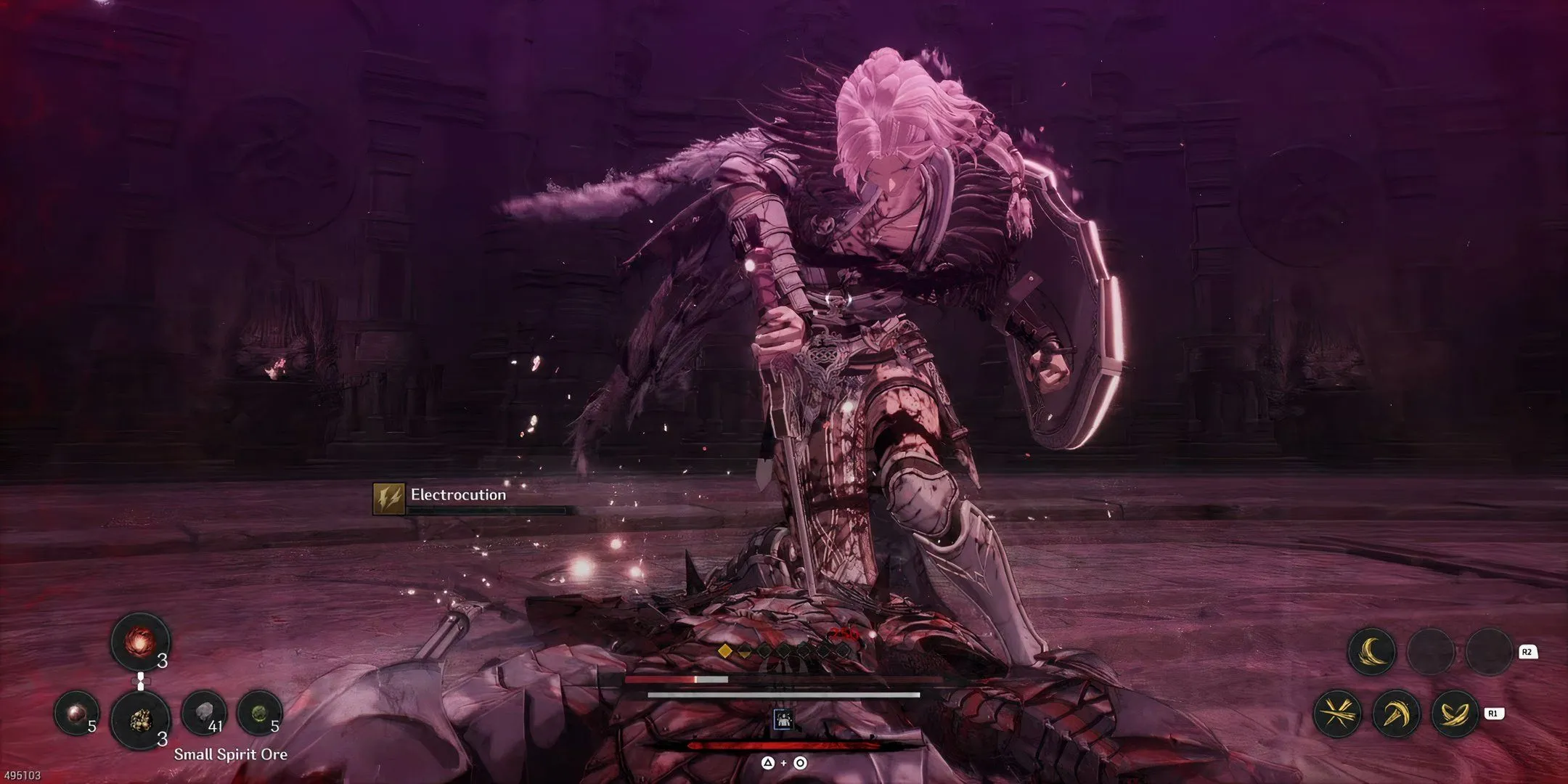Select the blue-framed buff icon above weapon gauge
This screenshot has width=1568, height=784.
tap(783, 718)
